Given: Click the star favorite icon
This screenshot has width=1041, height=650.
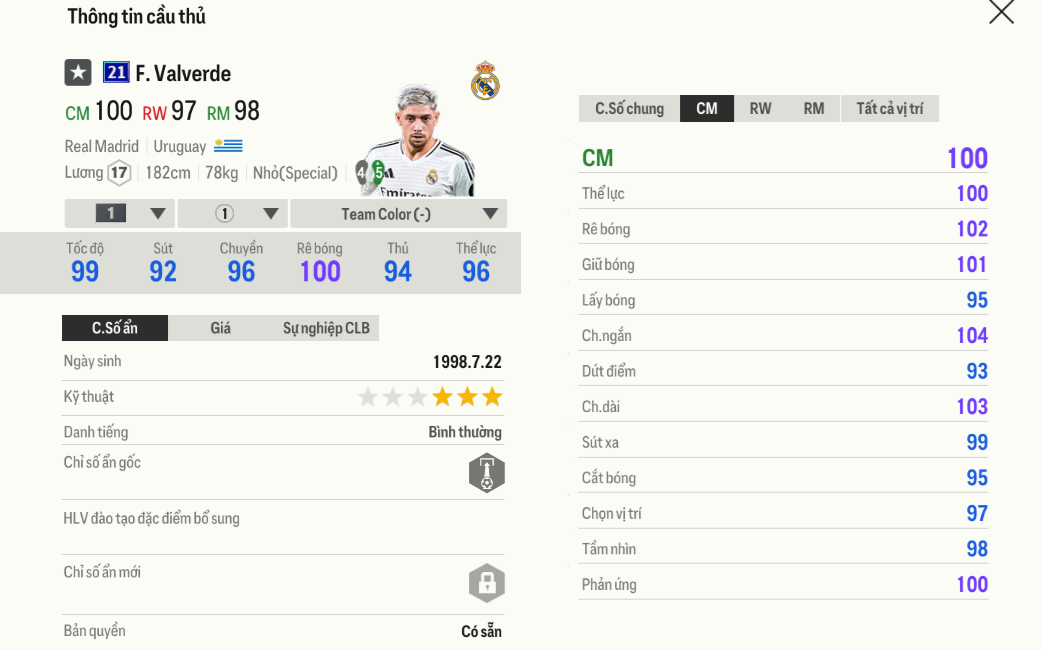Looking at the screenshot, I should [78, 73].
